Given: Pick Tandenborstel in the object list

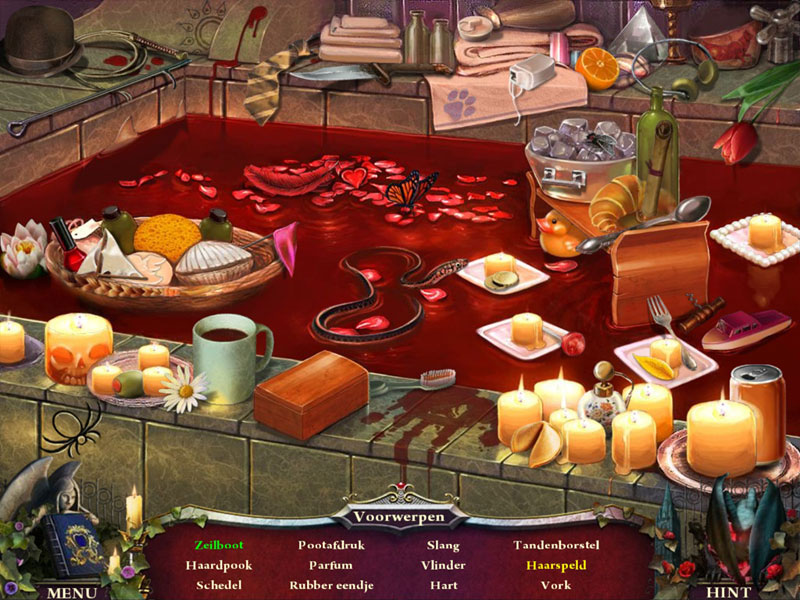Looking at the screenshot, I should [x=556, y=545].
